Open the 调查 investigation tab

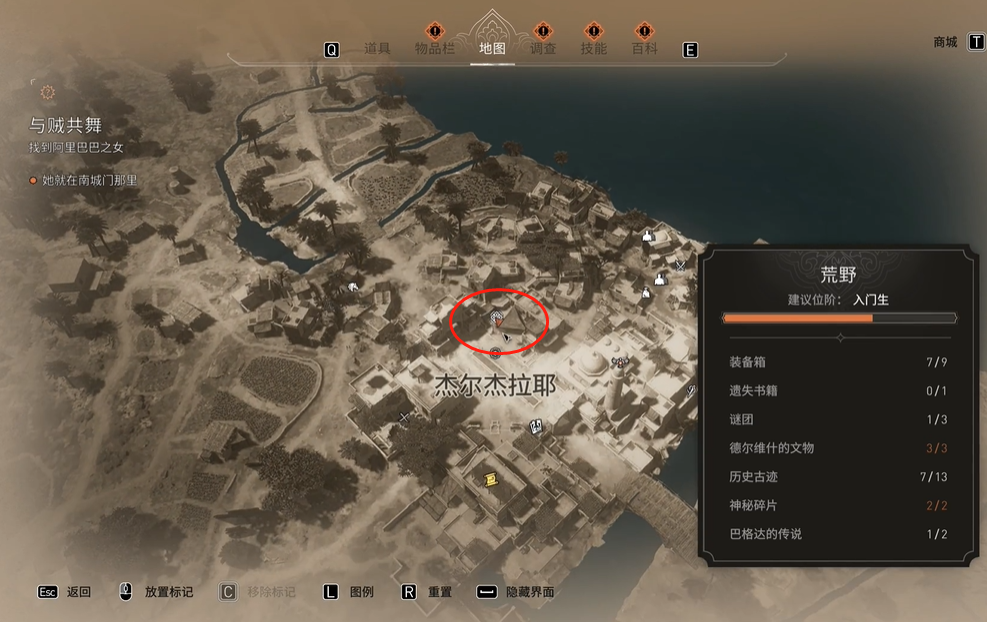(543, 49)
